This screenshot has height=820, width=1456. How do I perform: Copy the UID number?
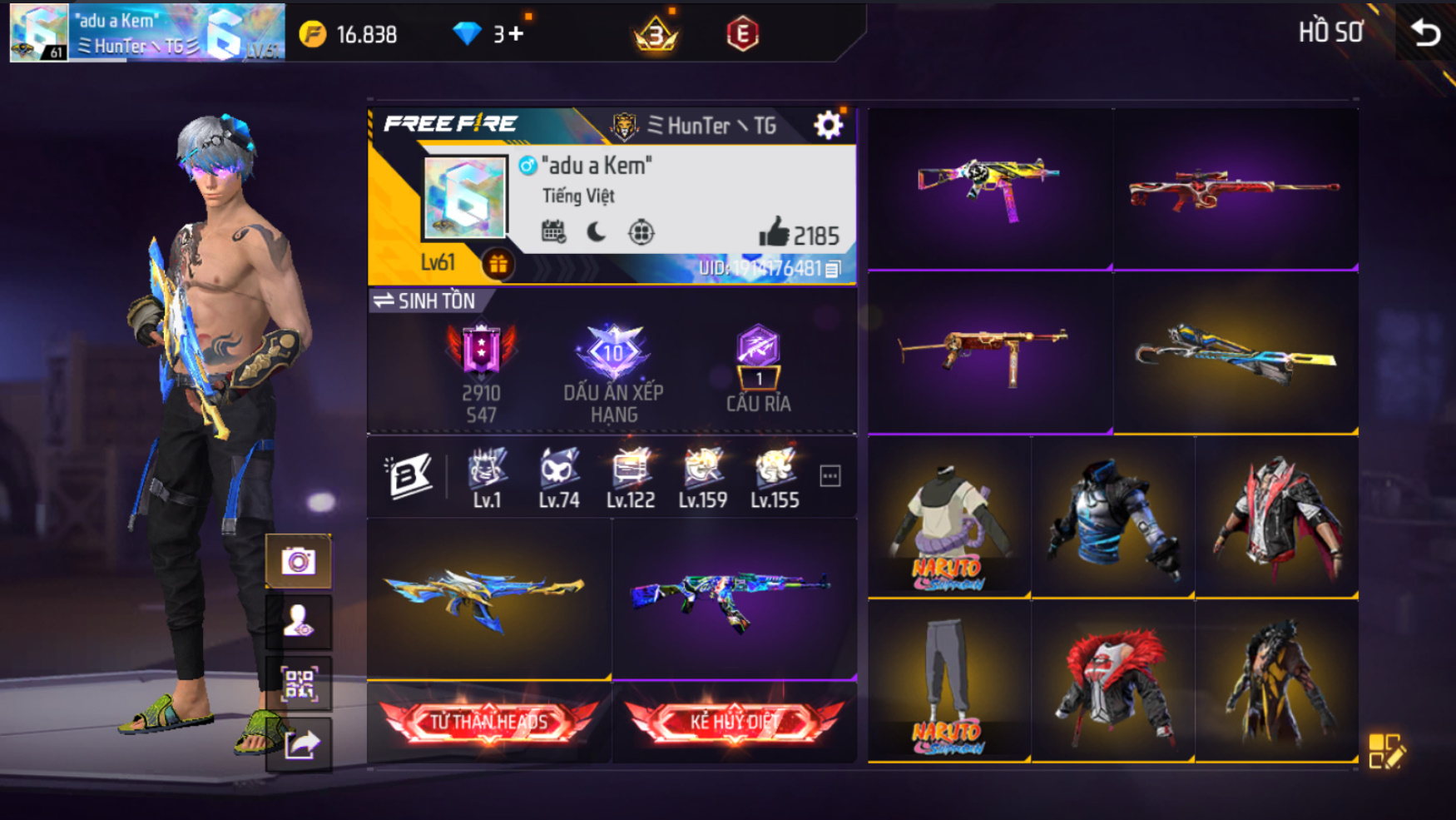pyautogui.click(x=833, y=268)
